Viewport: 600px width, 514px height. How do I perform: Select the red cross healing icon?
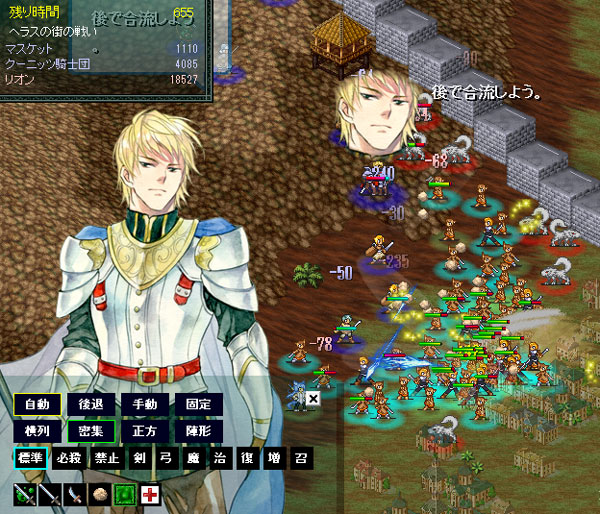pyautogui.click(x=150, y=494)
